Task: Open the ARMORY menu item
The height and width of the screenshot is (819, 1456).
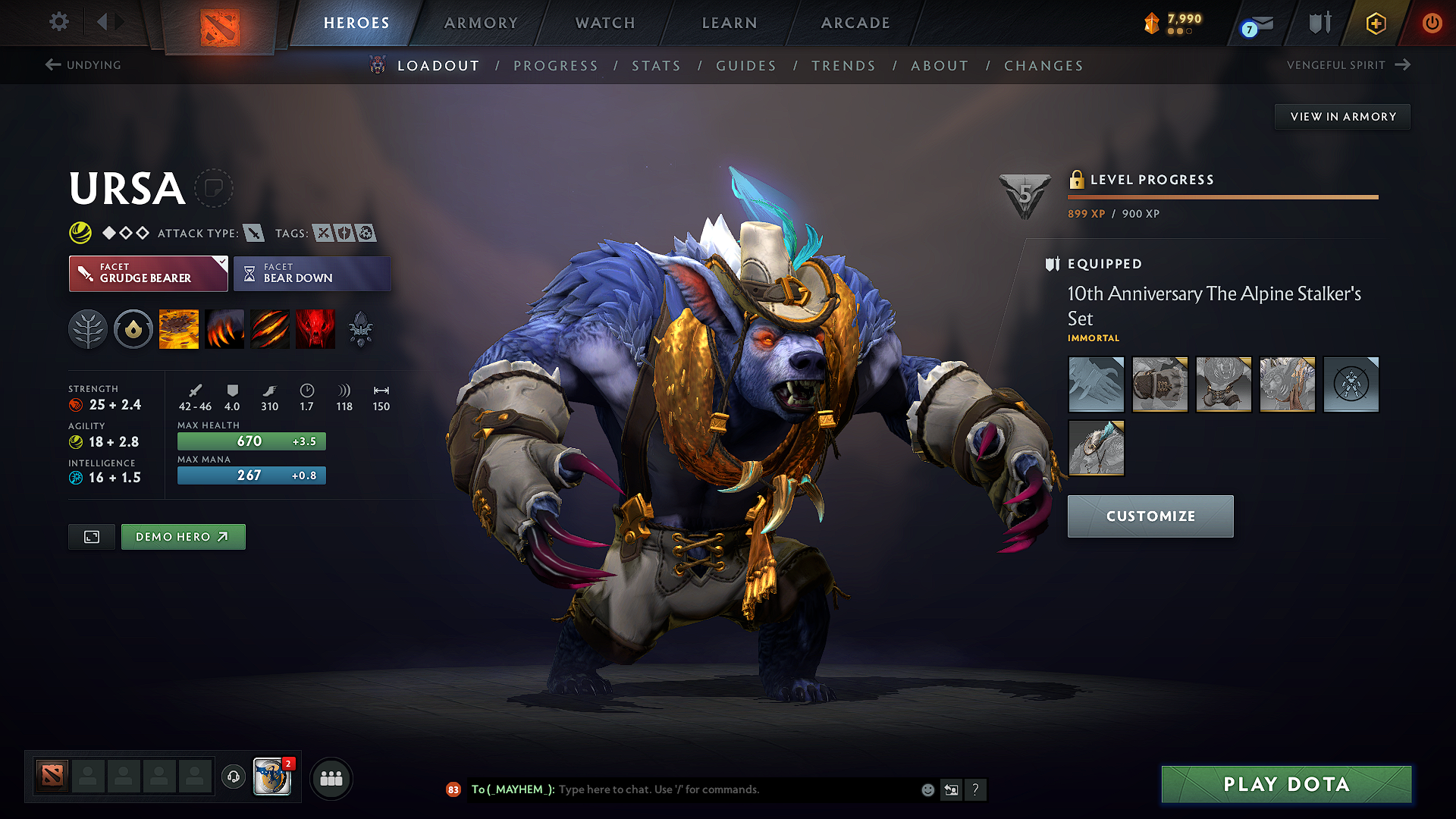Action: (480, 23)
